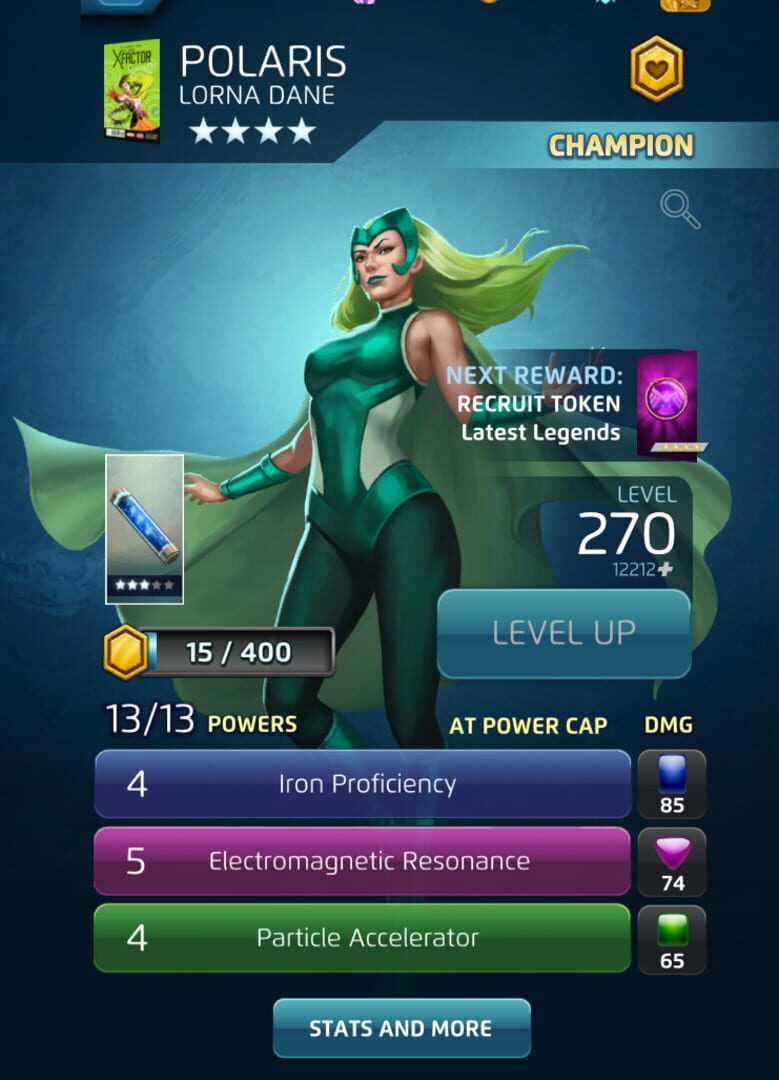This screenshot has width=779, height=1080.
Task: Toggle the gold heart favorite badge
Action: 656,69
